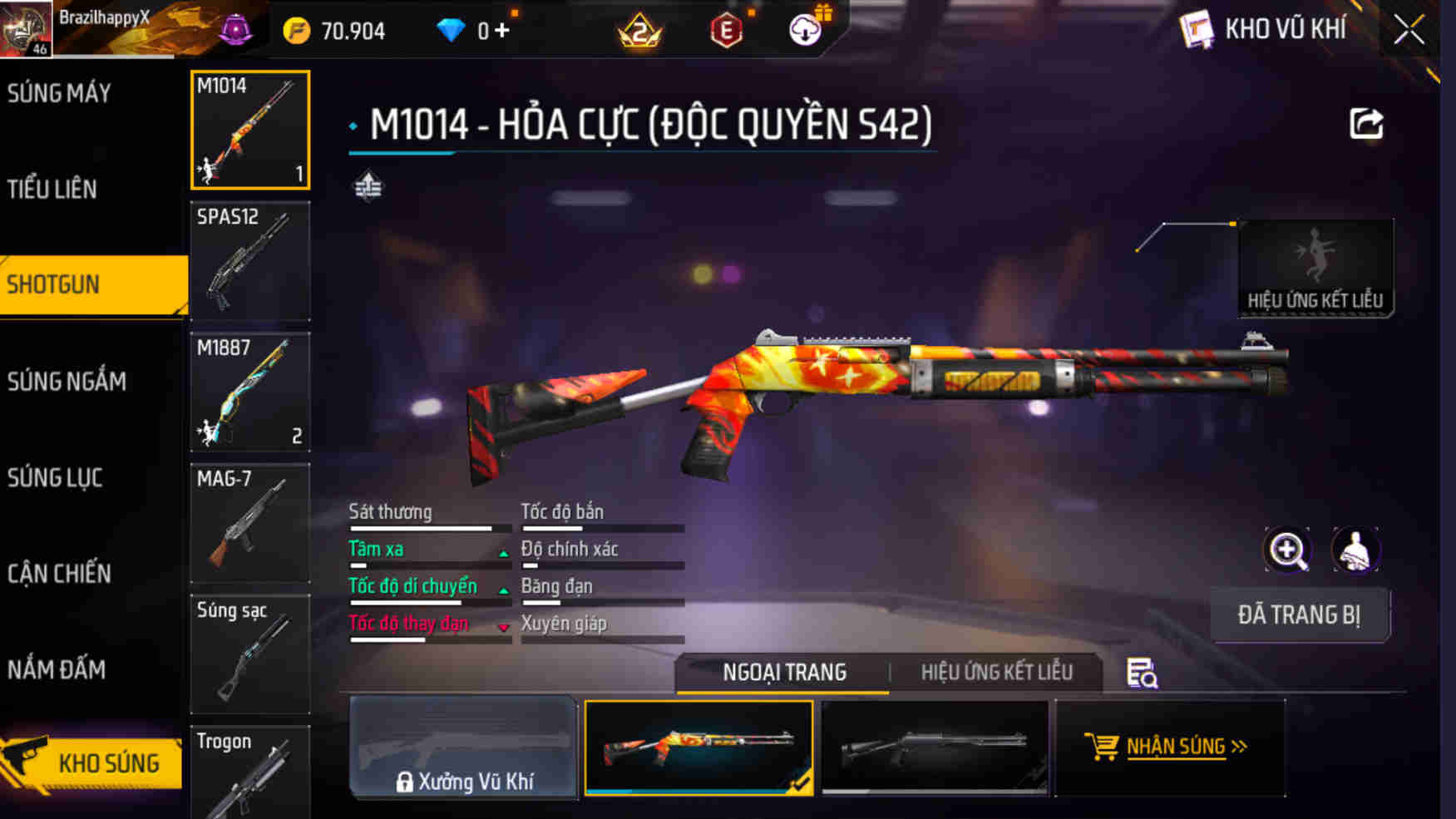Open the Nhận Súng shop link
Viewport: 1456px width, 819px height.
(1167, 747)
